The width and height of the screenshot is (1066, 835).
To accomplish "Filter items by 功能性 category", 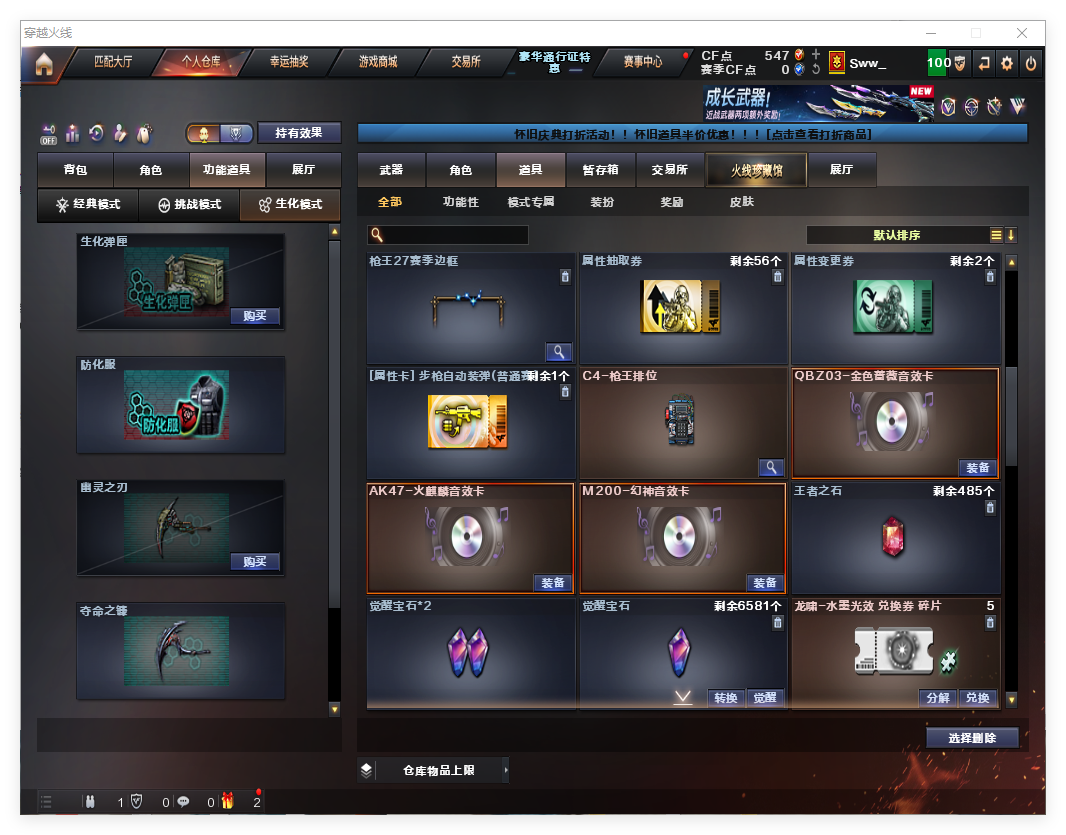I will click(461, 202).
